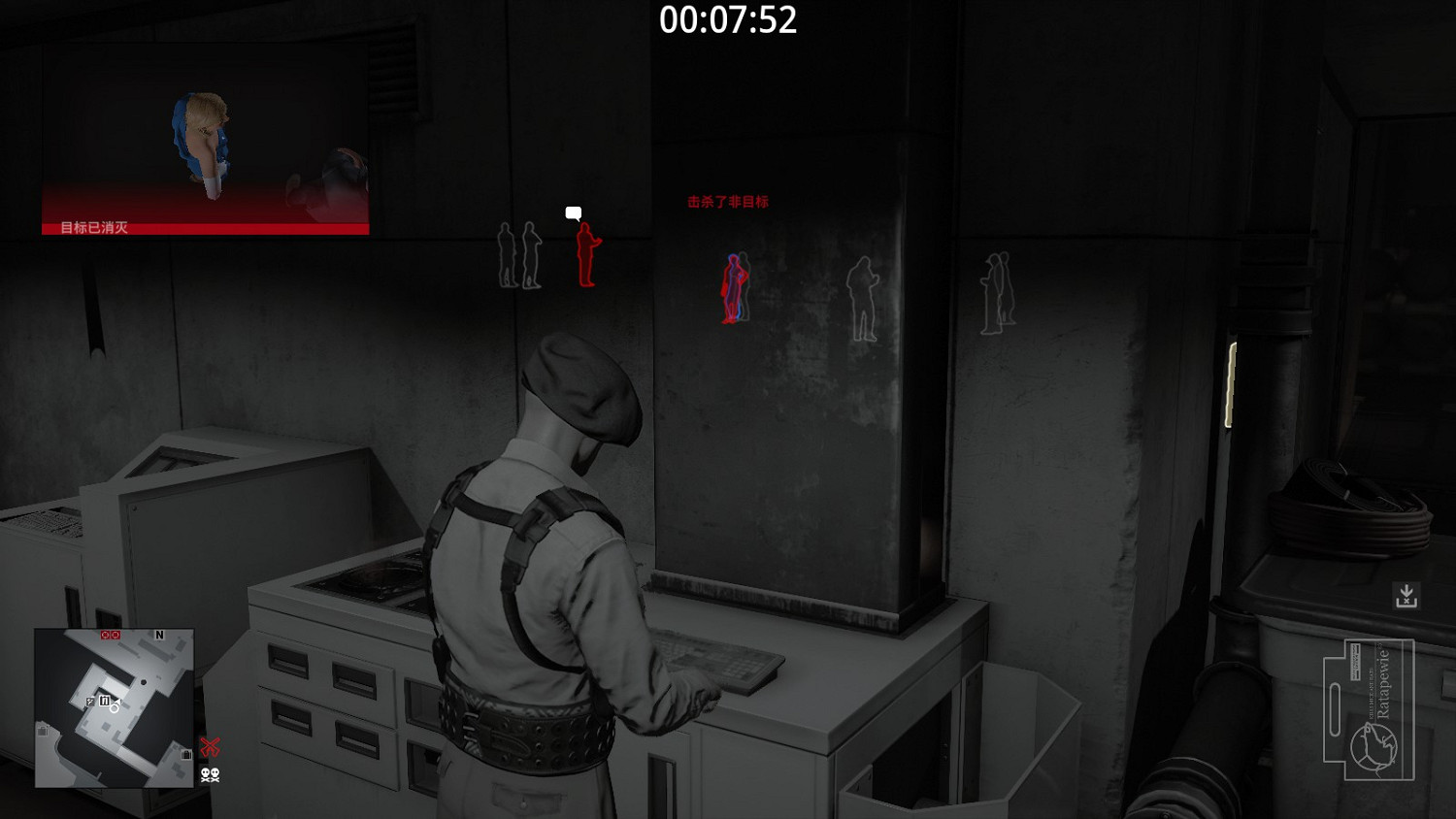Click the right red security camera icon

116,635
